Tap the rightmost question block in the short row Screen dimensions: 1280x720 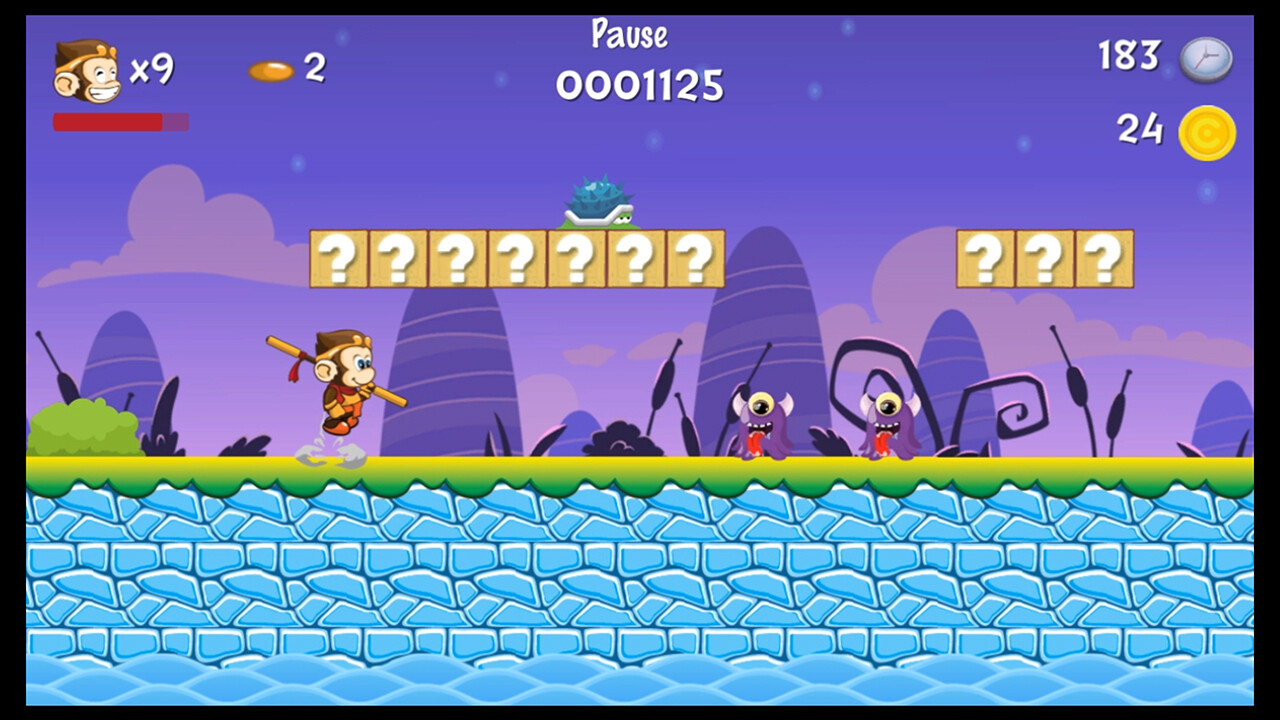[x=1104, y=255]
